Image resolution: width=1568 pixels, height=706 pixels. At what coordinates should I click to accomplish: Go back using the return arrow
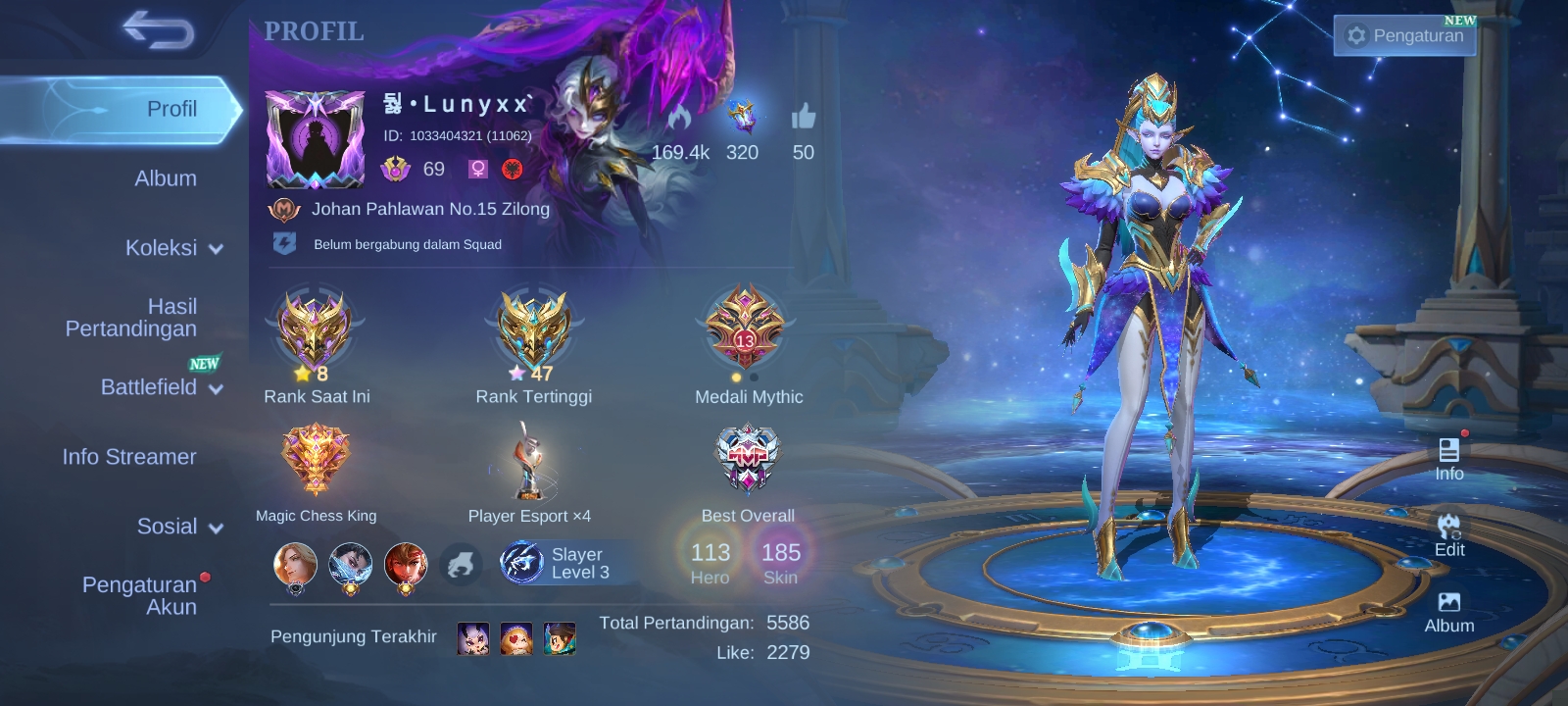click(x=158, y=31)
